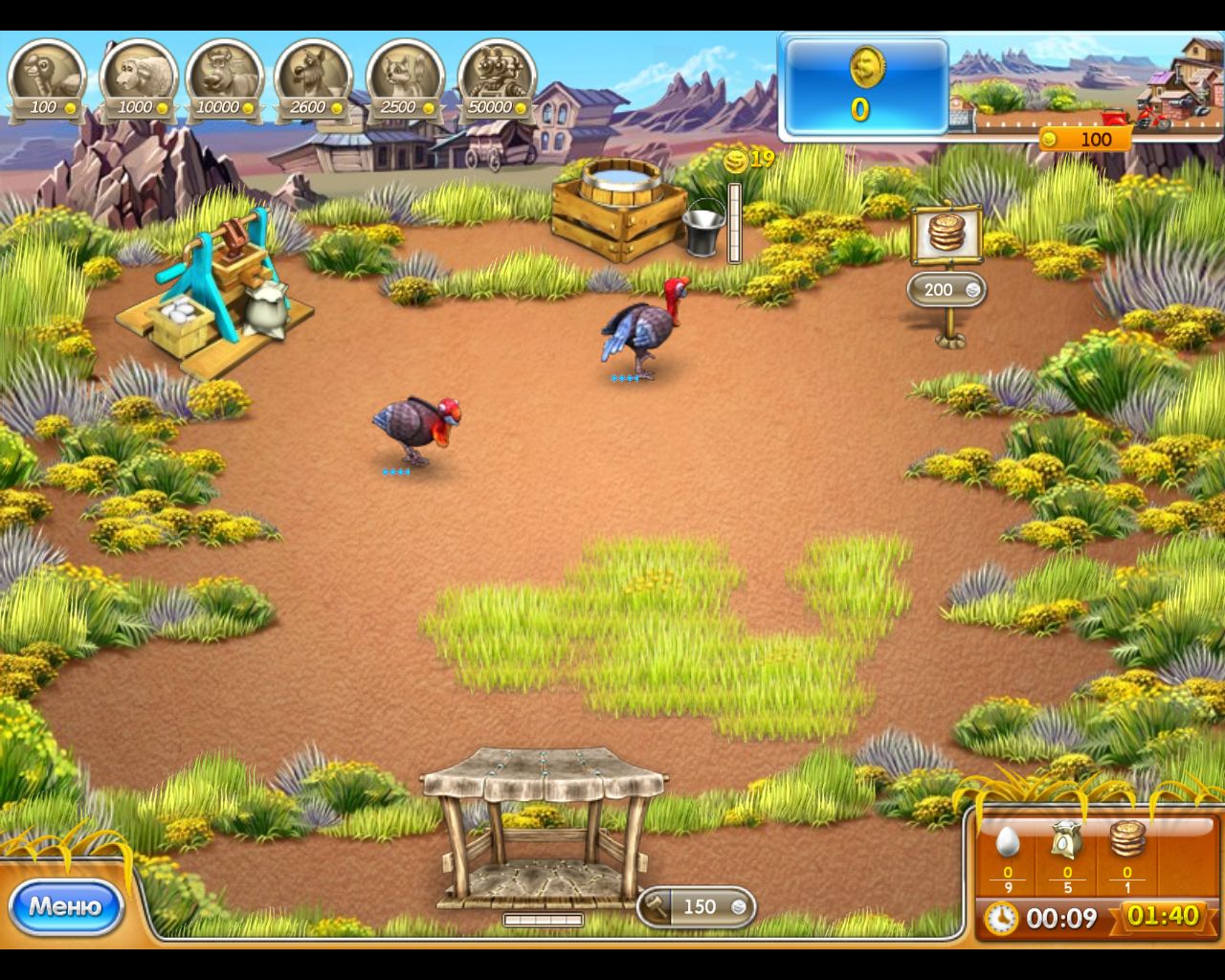Viewport: 1225px width, 980px height.
Task: Purchase the sheep costing 1000
Action: [x=137, y=72]
